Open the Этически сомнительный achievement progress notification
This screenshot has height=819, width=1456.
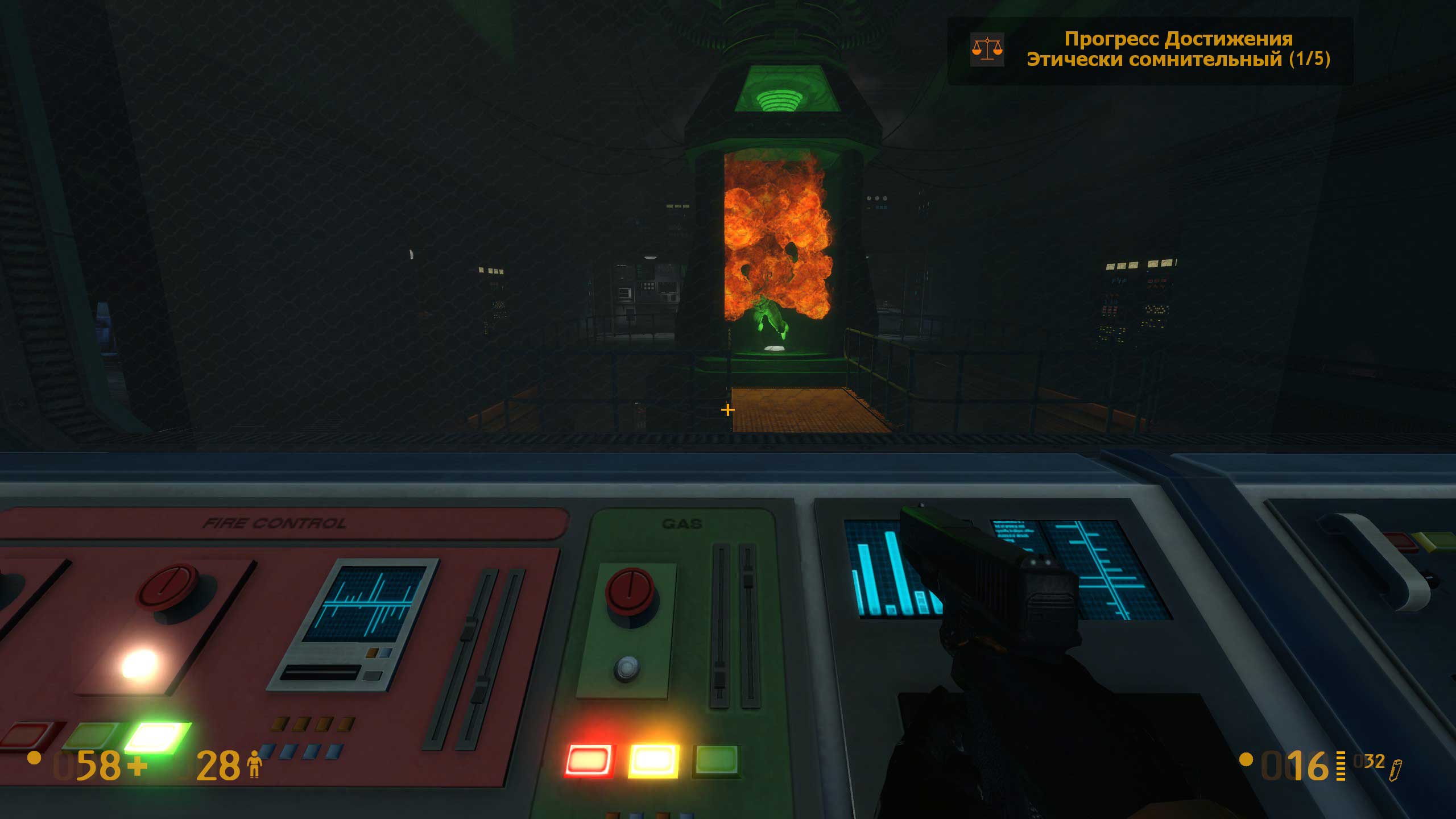pos(1177,50)
